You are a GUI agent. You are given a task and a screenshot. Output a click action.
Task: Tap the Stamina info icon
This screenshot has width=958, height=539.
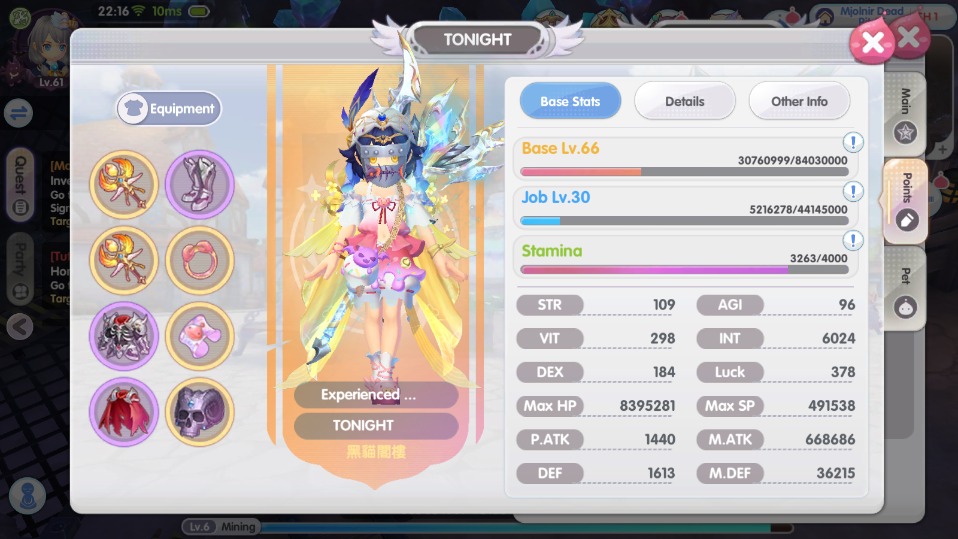coord(853,241)
